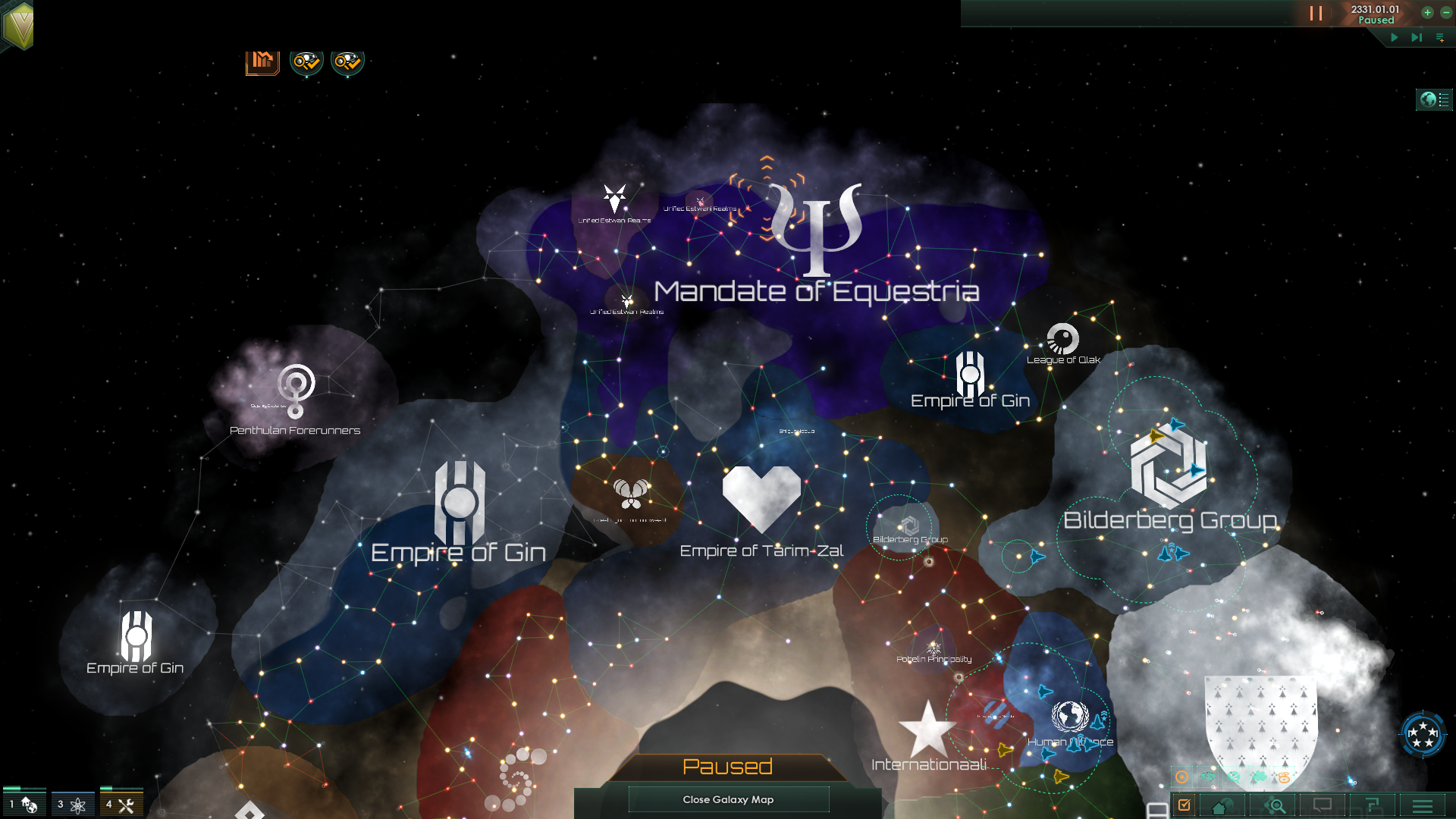Go to home planet via house icon

[x=1221, y=806]
